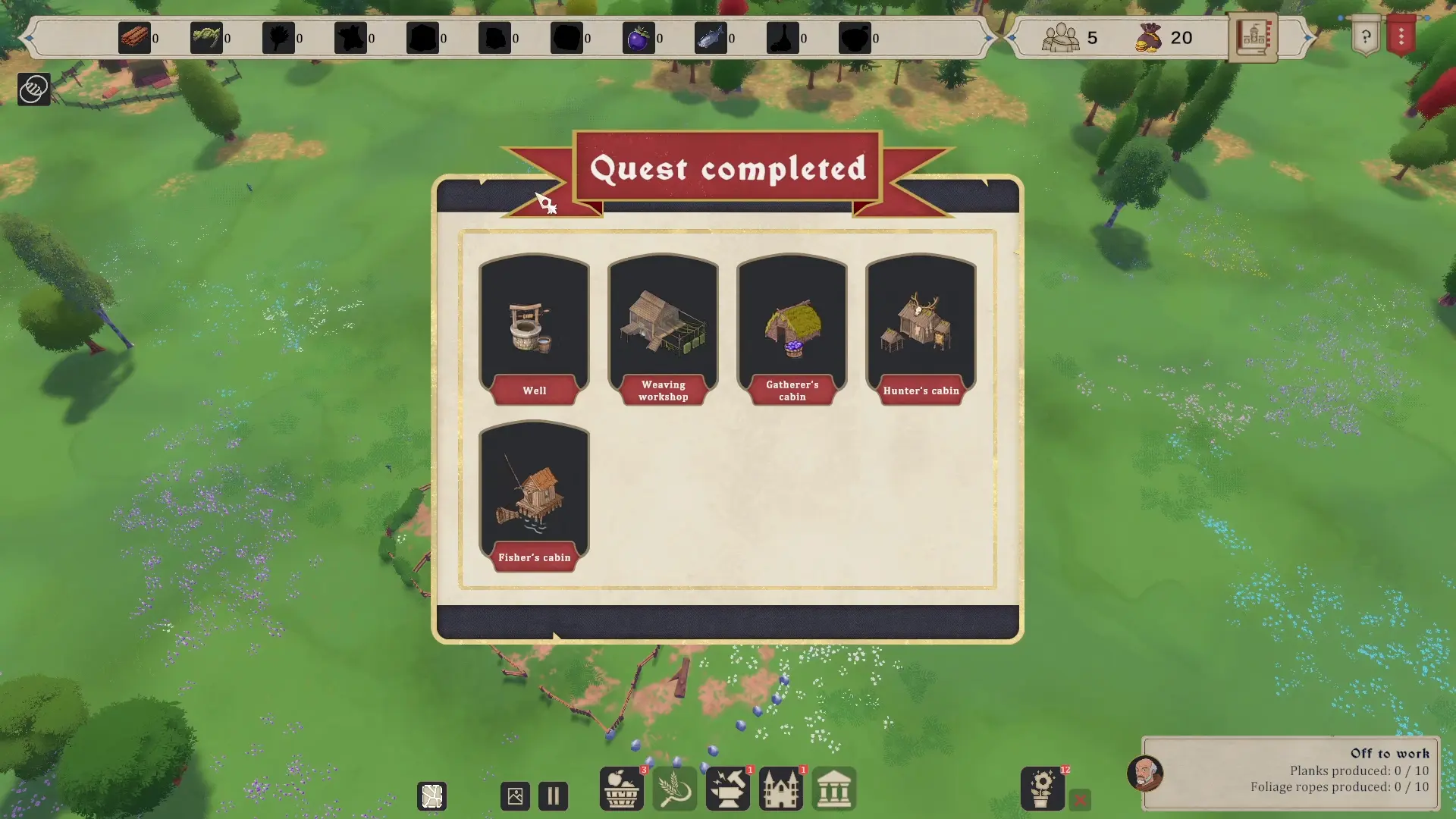Screen dimensions: 1456x819
Task: Open the map tiles button
Action: (x=432, y=796)
